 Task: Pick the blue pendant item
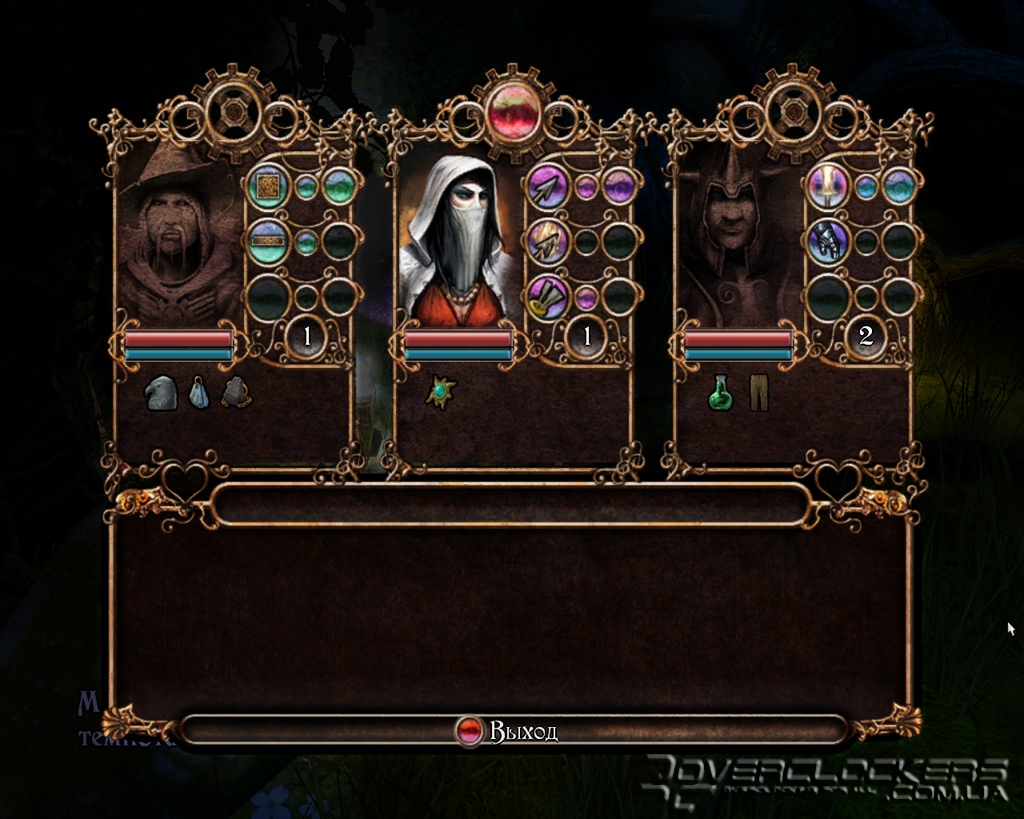point(199,393)
